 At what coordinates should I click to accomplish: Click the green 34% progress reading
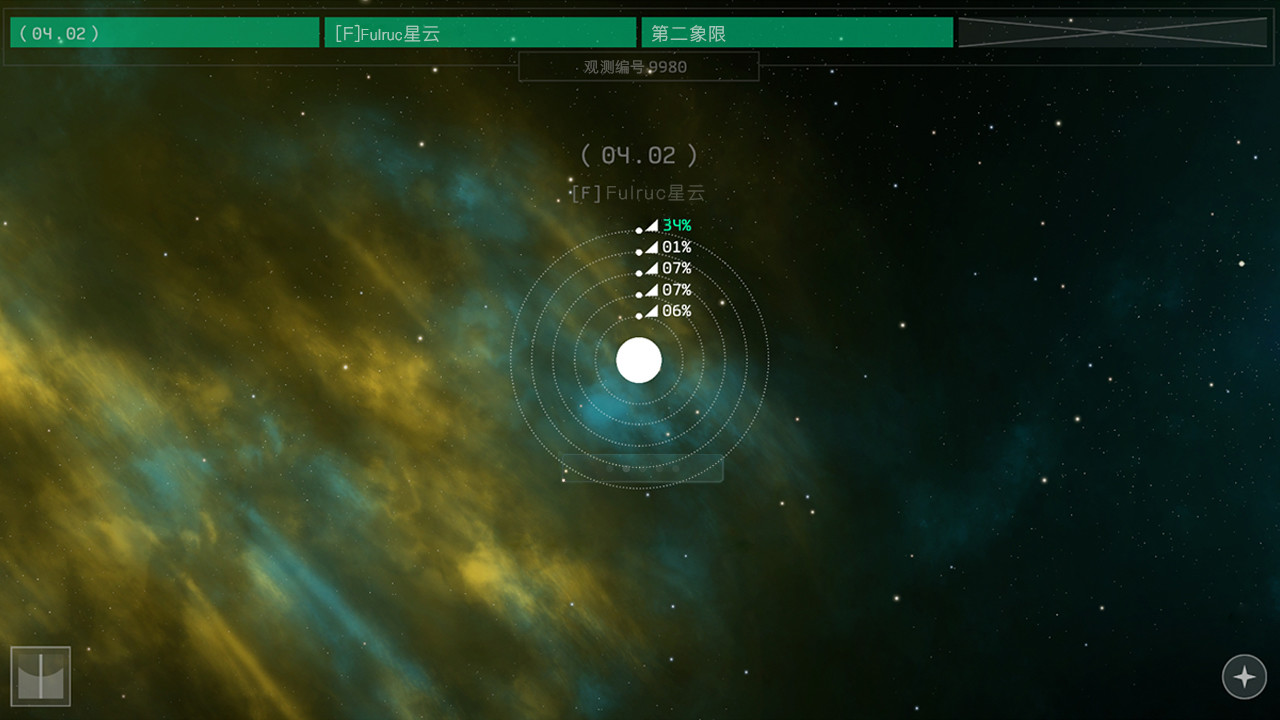(675, 226)
